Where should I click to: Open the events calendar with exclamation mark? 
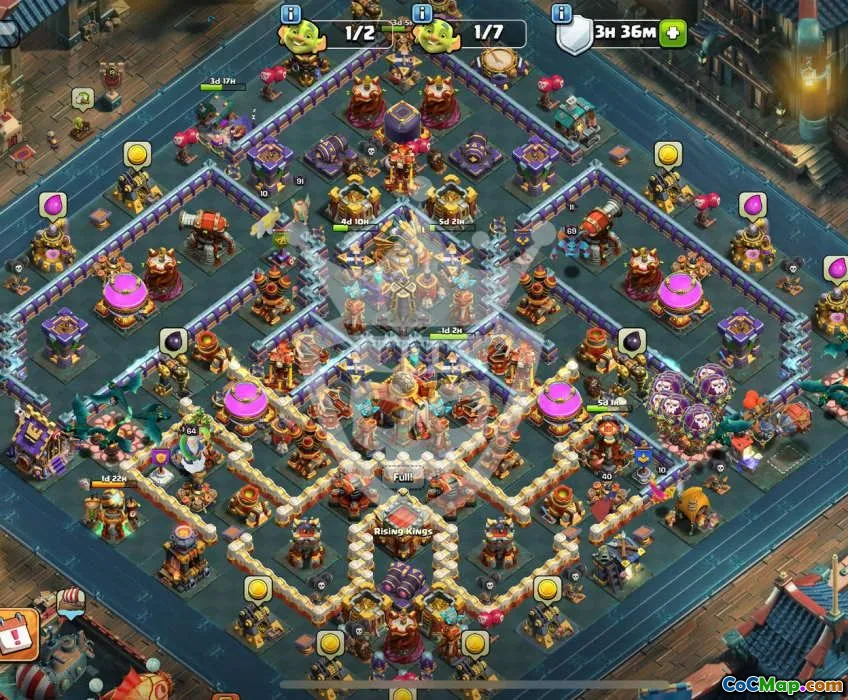pyautogui.click(x=14, y=632)
